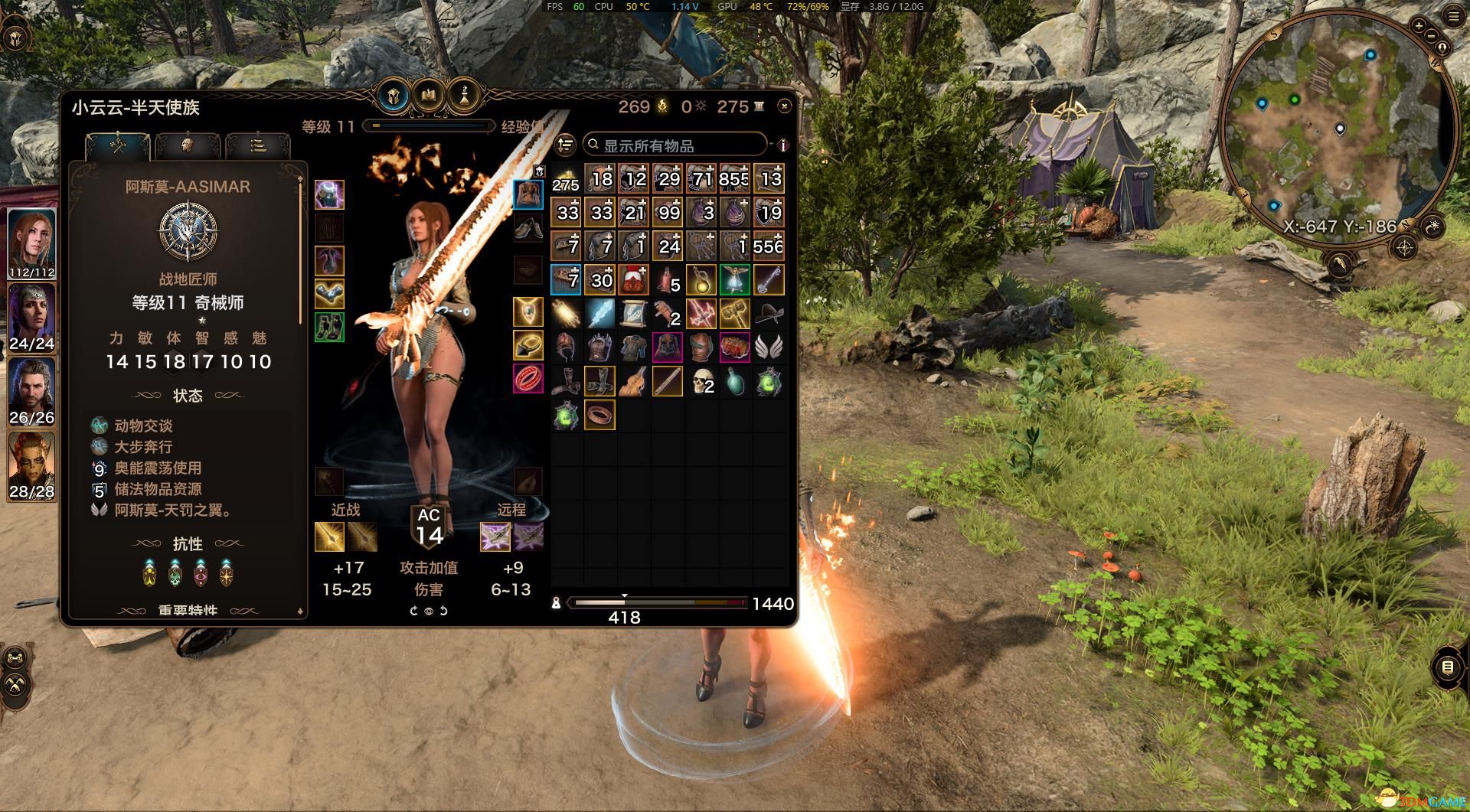Select the equipped red ring slot

pos(528,379)
